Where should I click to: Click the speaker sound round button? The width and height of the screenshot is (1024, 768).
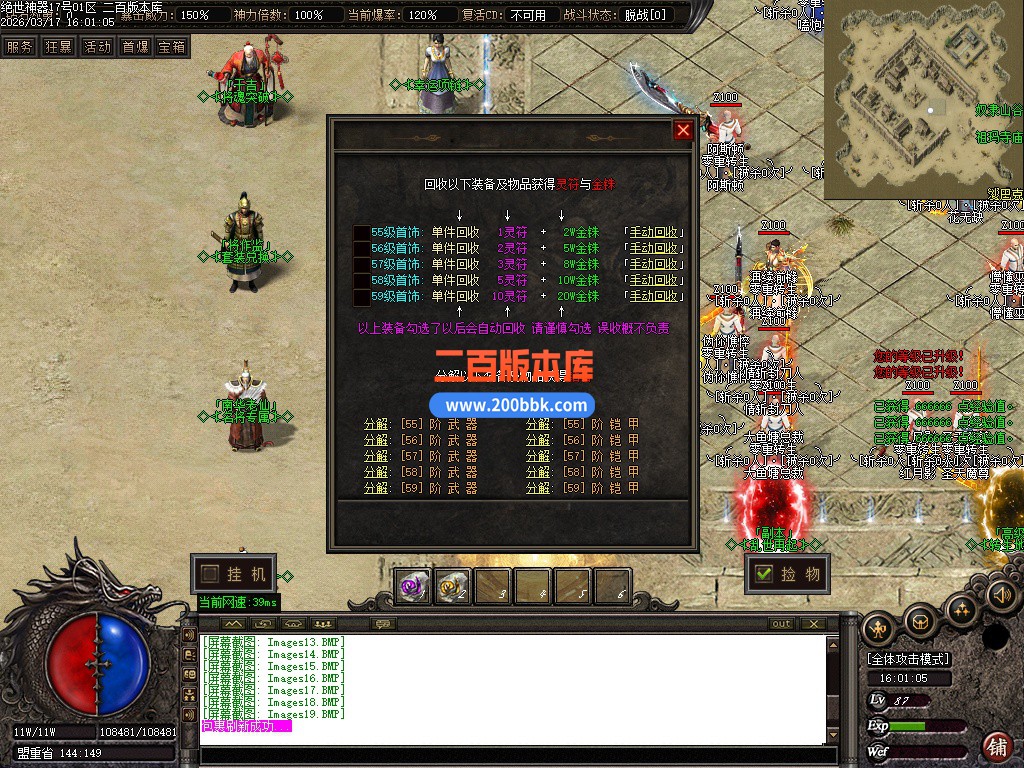(1002, 595)
